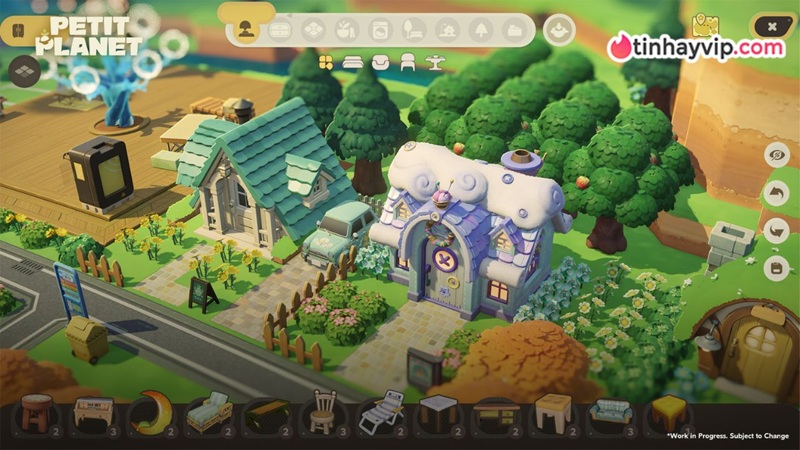
Task: Switch to the washing machine appliances category
Action: click(x=379, y=29)
